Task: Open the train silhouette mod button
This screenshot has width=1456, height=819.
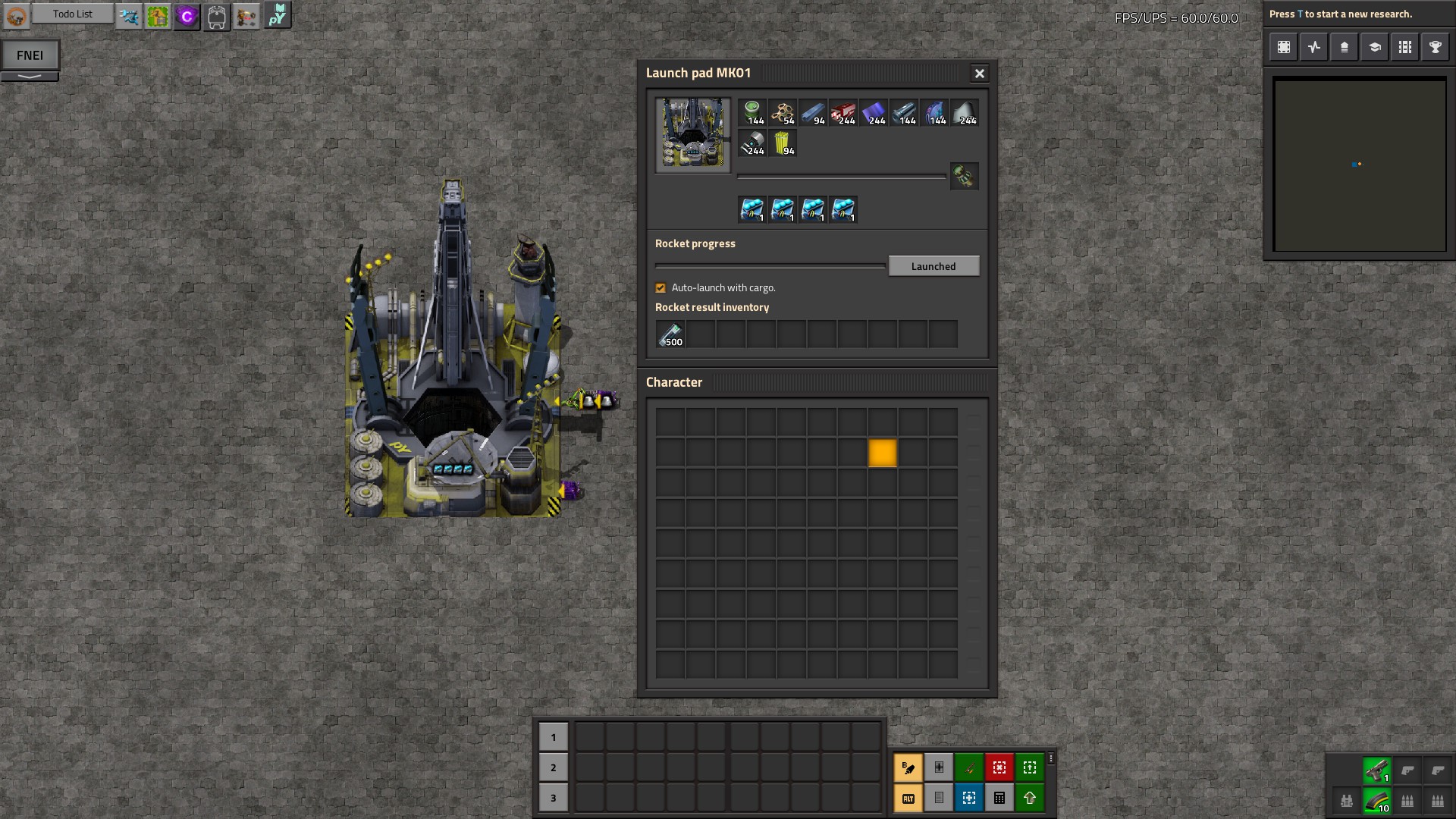Action: tap(216, 16)
